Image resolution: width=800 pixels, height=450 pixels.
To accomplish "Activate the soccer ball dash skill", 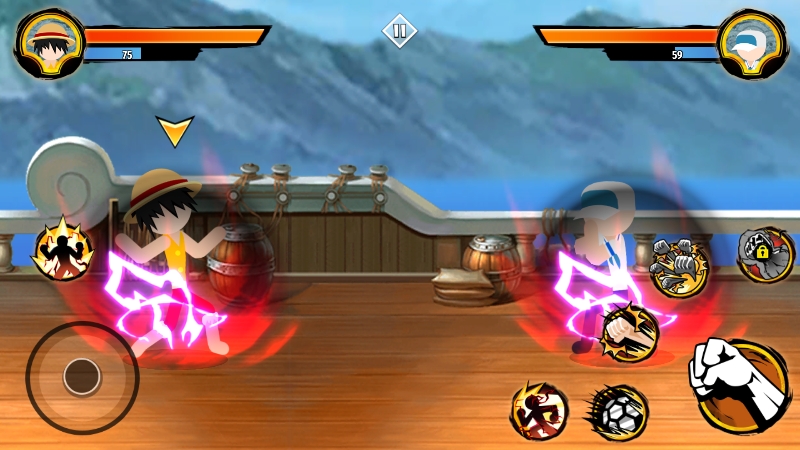I will click(x=617, y=410).
